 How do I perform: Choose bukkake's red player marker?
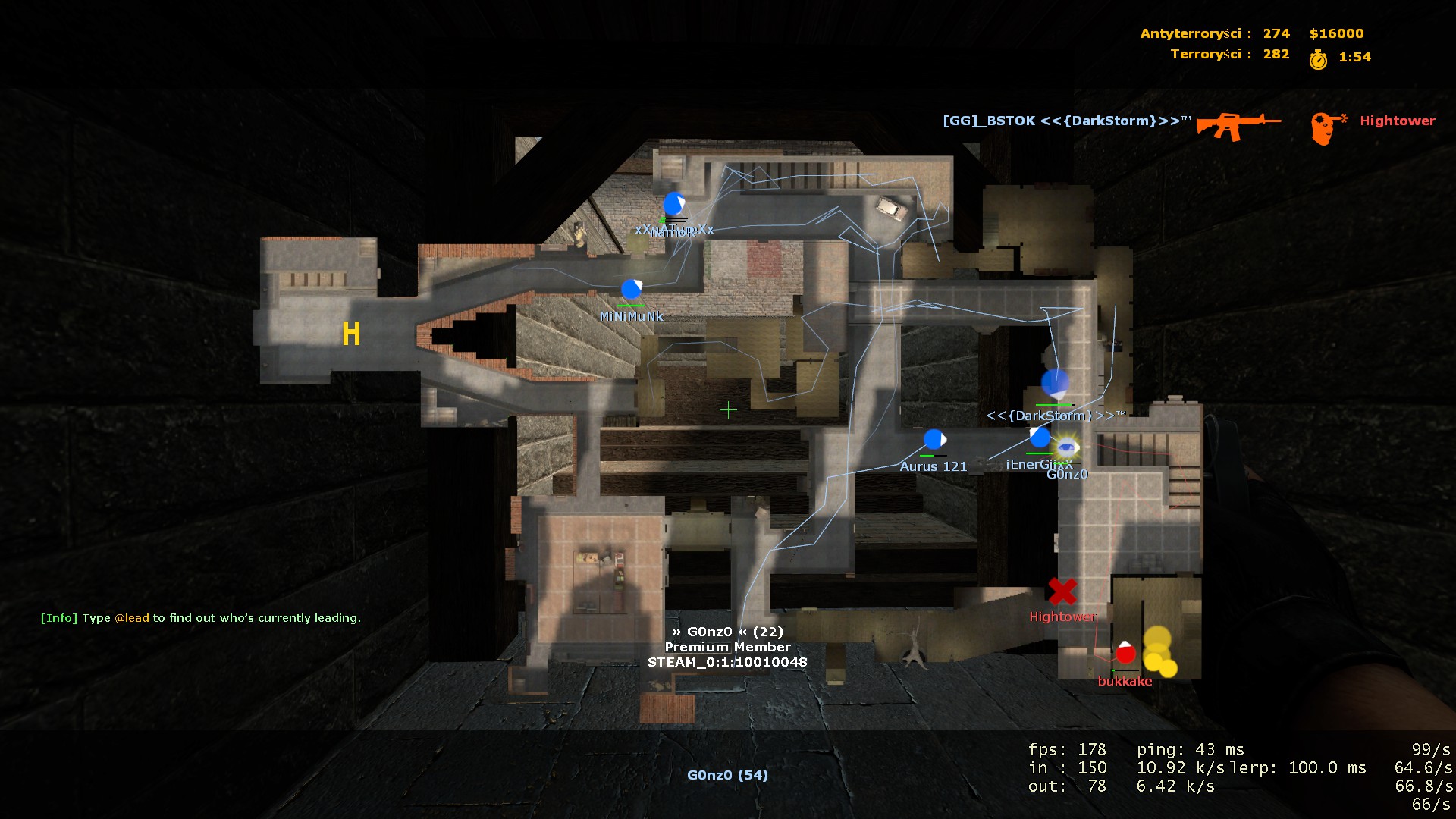(1125, 652)
